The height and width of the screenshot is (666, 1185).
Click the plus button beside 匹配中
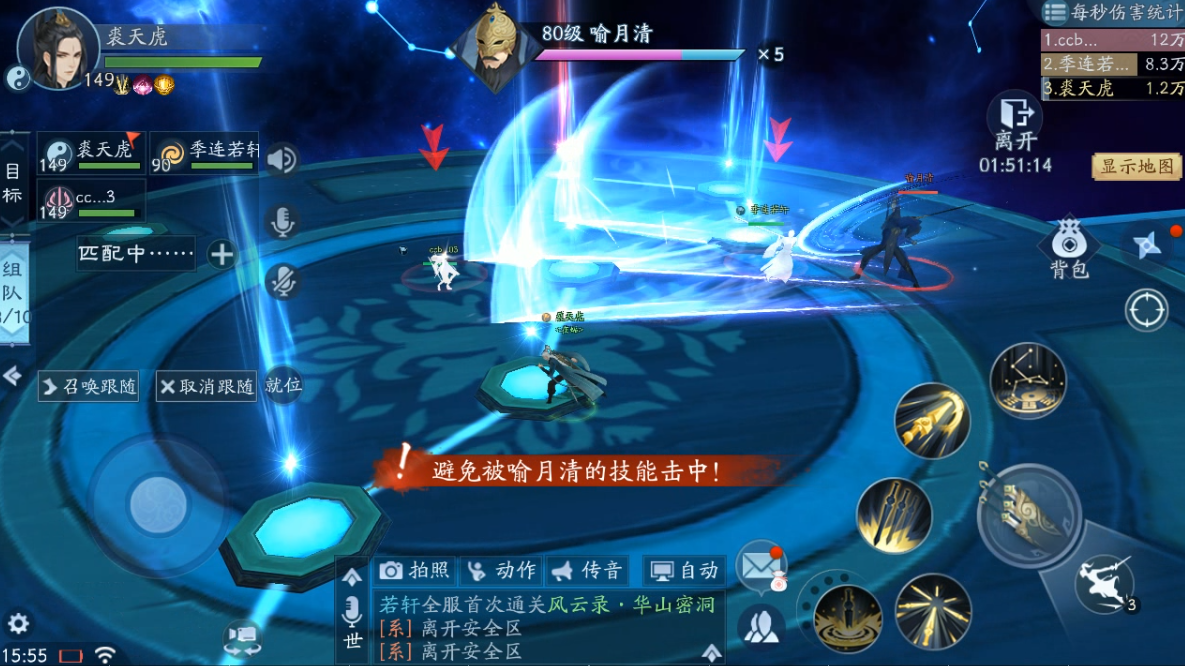pyautogui.click(x=222, y=254)
